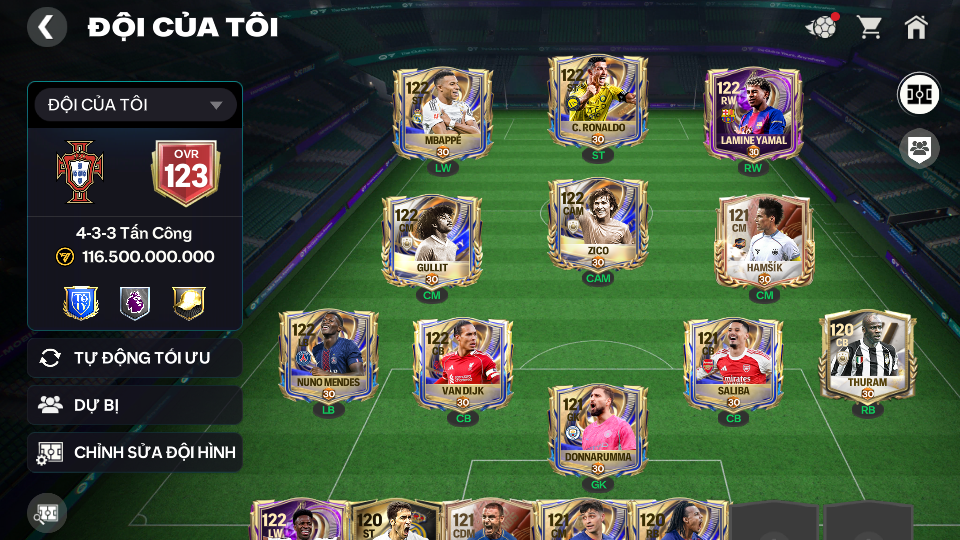Open the DỰ BỊ substitutes list
The width and height of the screenshot is (960, 540).
(x=135, y=405)
